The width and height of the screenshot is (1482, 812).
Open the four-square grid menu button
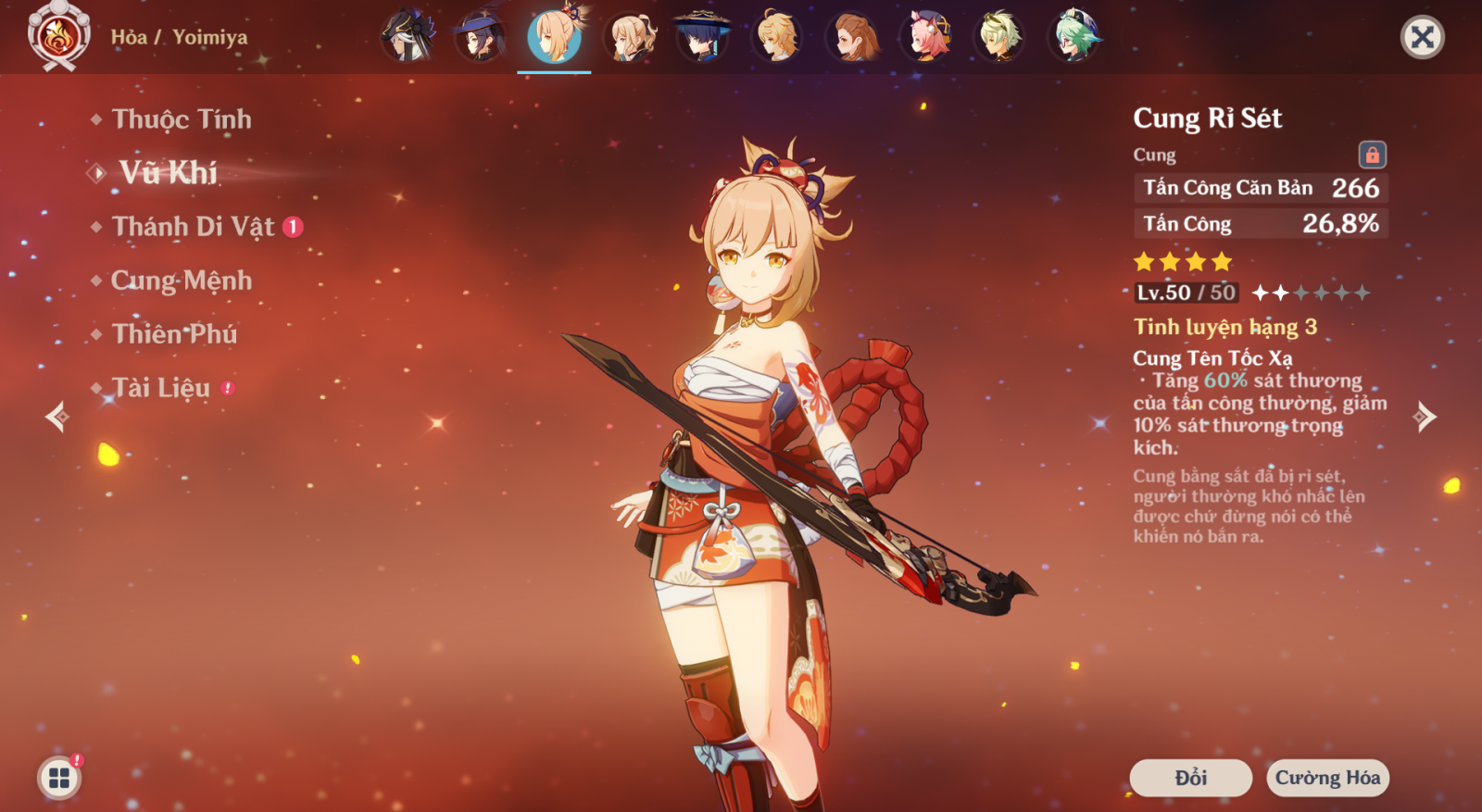point(59,778)
